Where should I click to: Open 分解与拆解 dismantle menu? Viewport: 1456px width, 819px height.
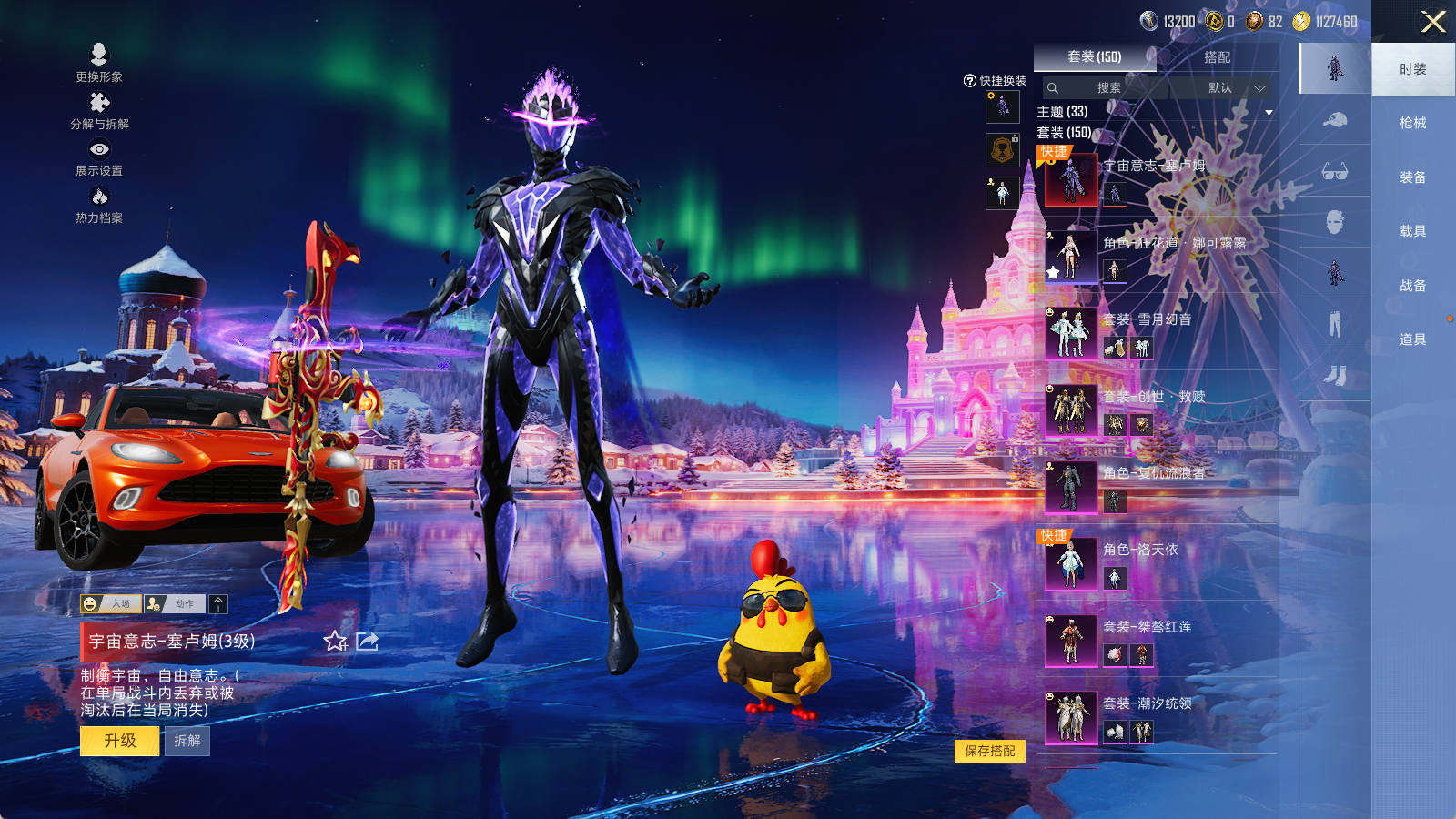(x=99, y=111)
